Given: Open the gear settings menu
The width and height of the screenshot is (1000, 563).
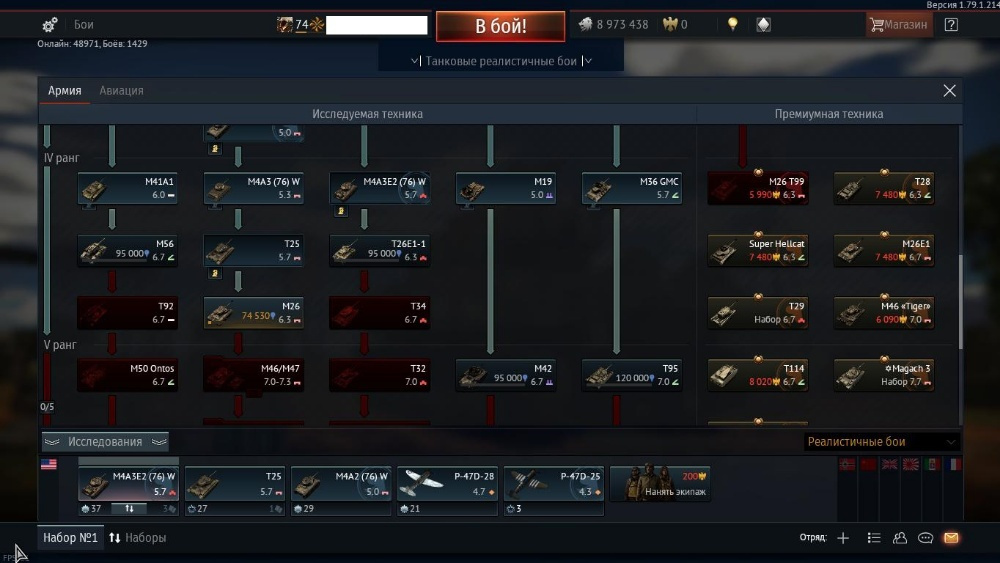Looking at the screenshot, I should coord(50,25).
